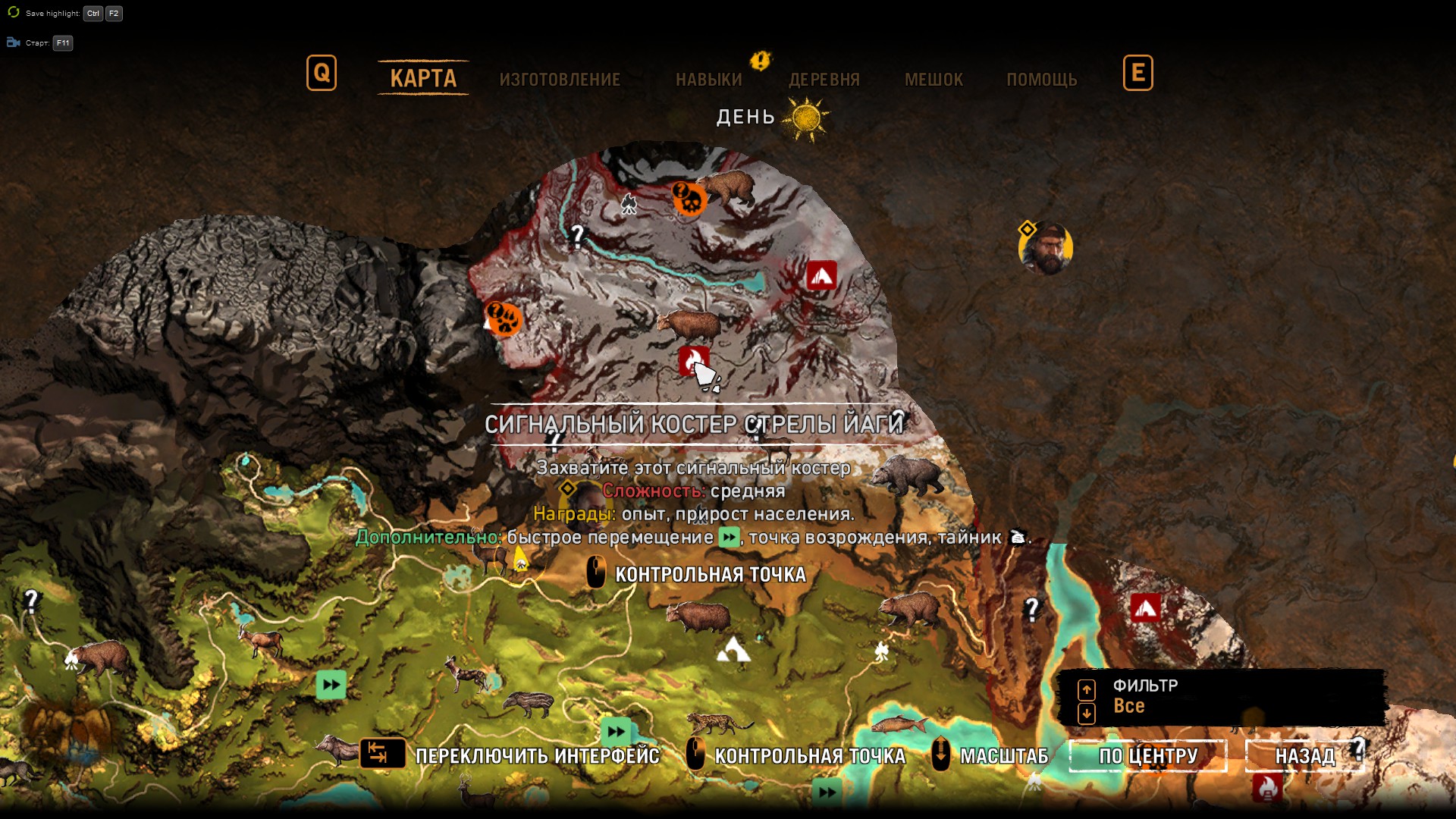Switch to the КАРТА tab
This screenshot has width=1456, height=819.
click(x=423, y=78)
